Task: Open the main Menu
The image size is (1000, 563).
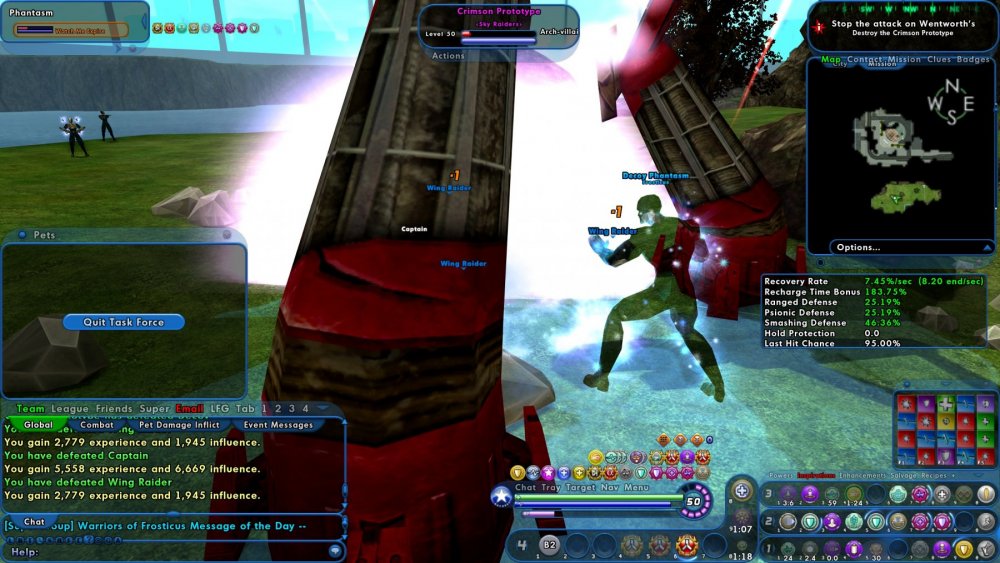Action: coord(637,487)
